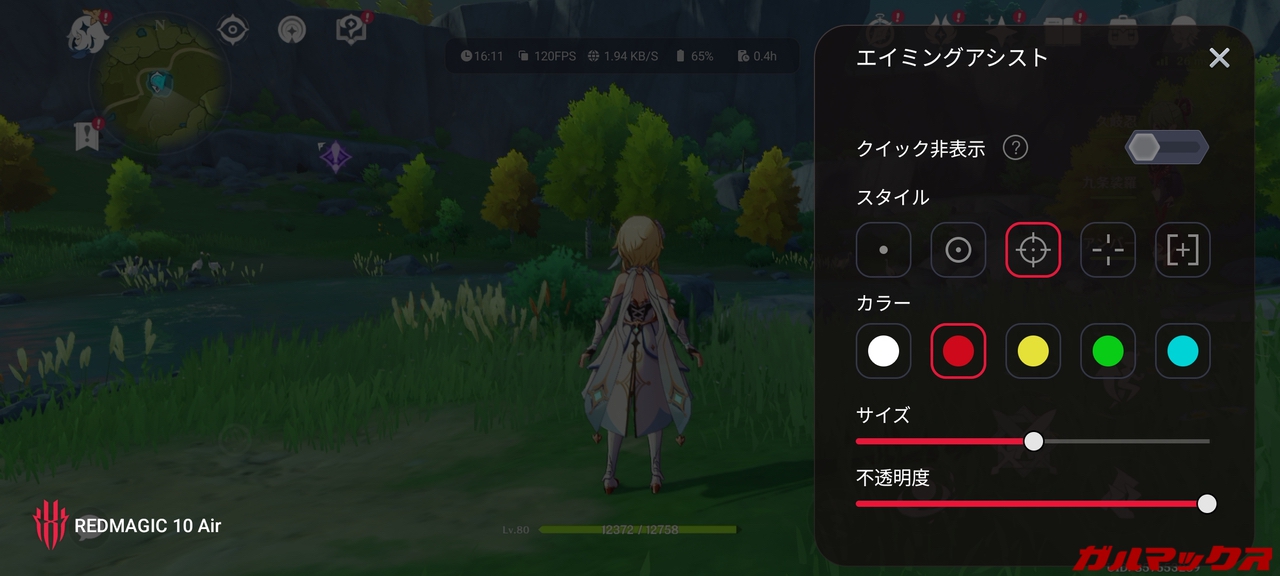Close the エイミングアシスト panel

click(x=1219, y=58)
